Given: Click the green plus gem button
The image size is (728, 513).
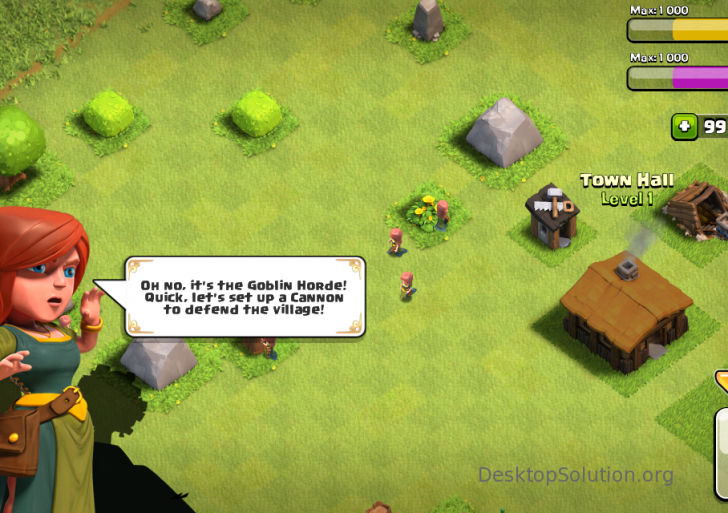Looking at the screenshot, I should [685, 127].
